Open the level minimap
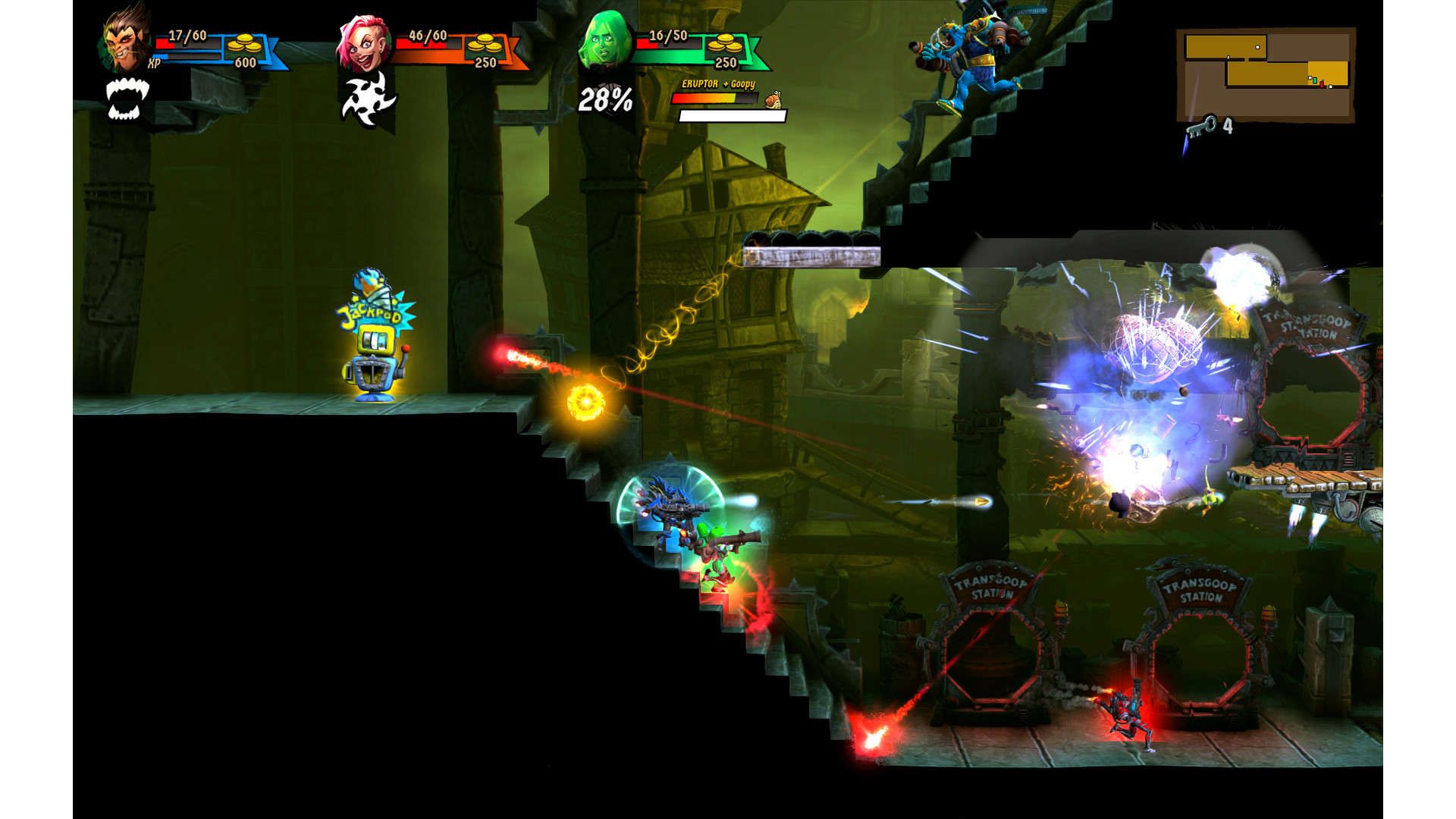 point(1266,74)
